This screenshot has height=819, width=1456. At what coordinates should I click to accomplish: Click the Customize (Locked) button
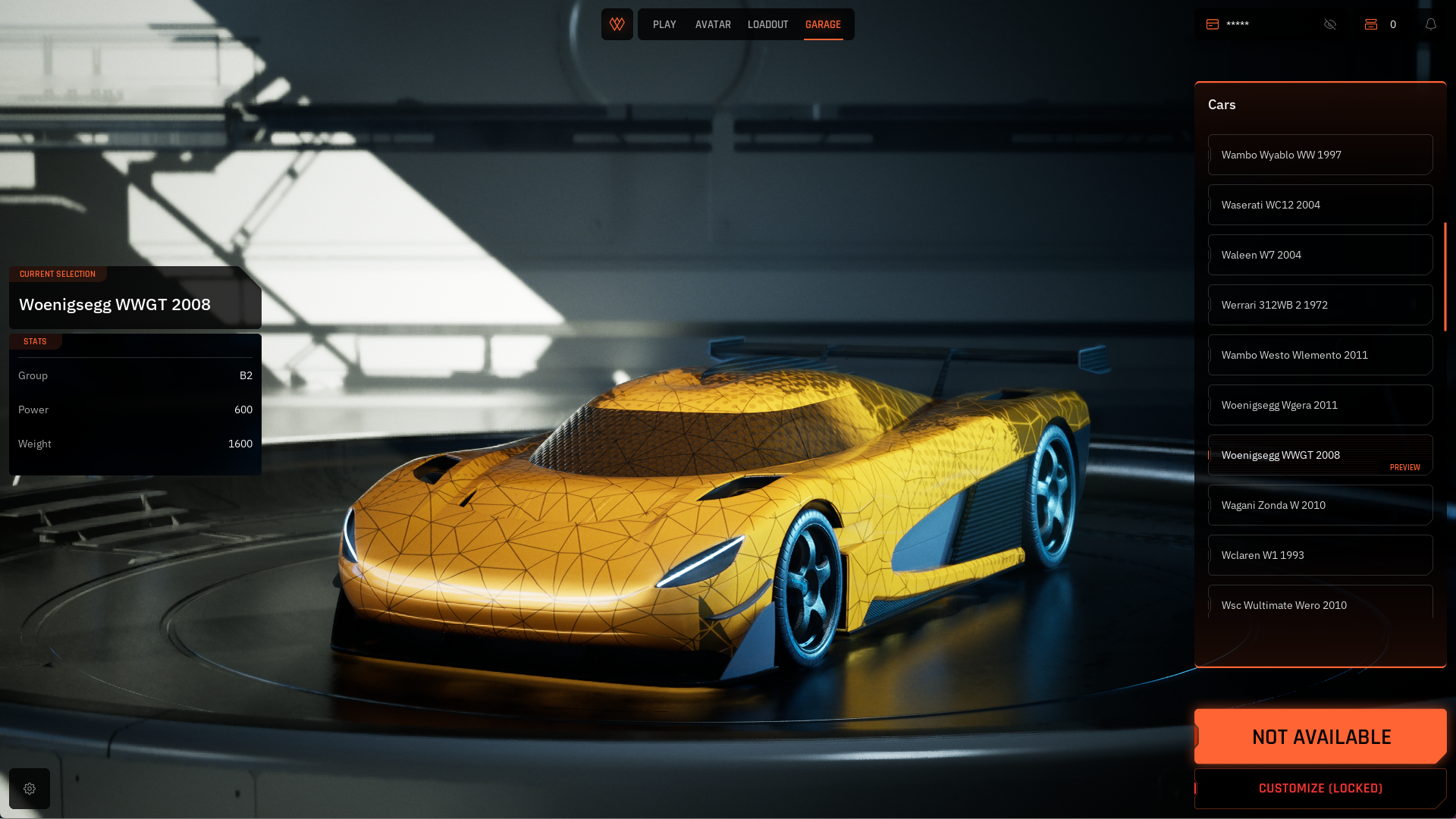tap(1320, 789)
